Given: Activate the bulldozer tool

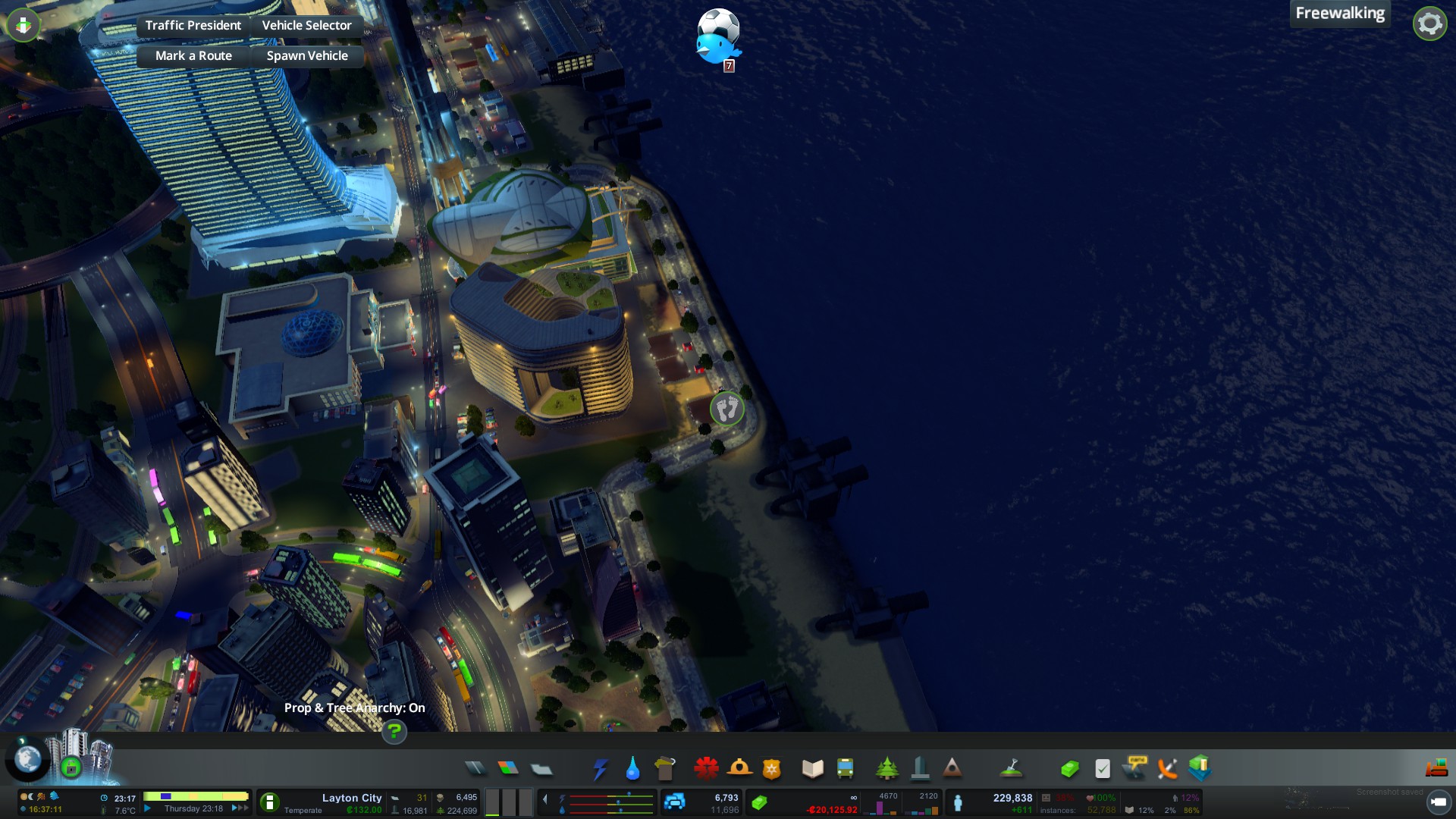Looking at the screenshot, I should click(1436, 769).
